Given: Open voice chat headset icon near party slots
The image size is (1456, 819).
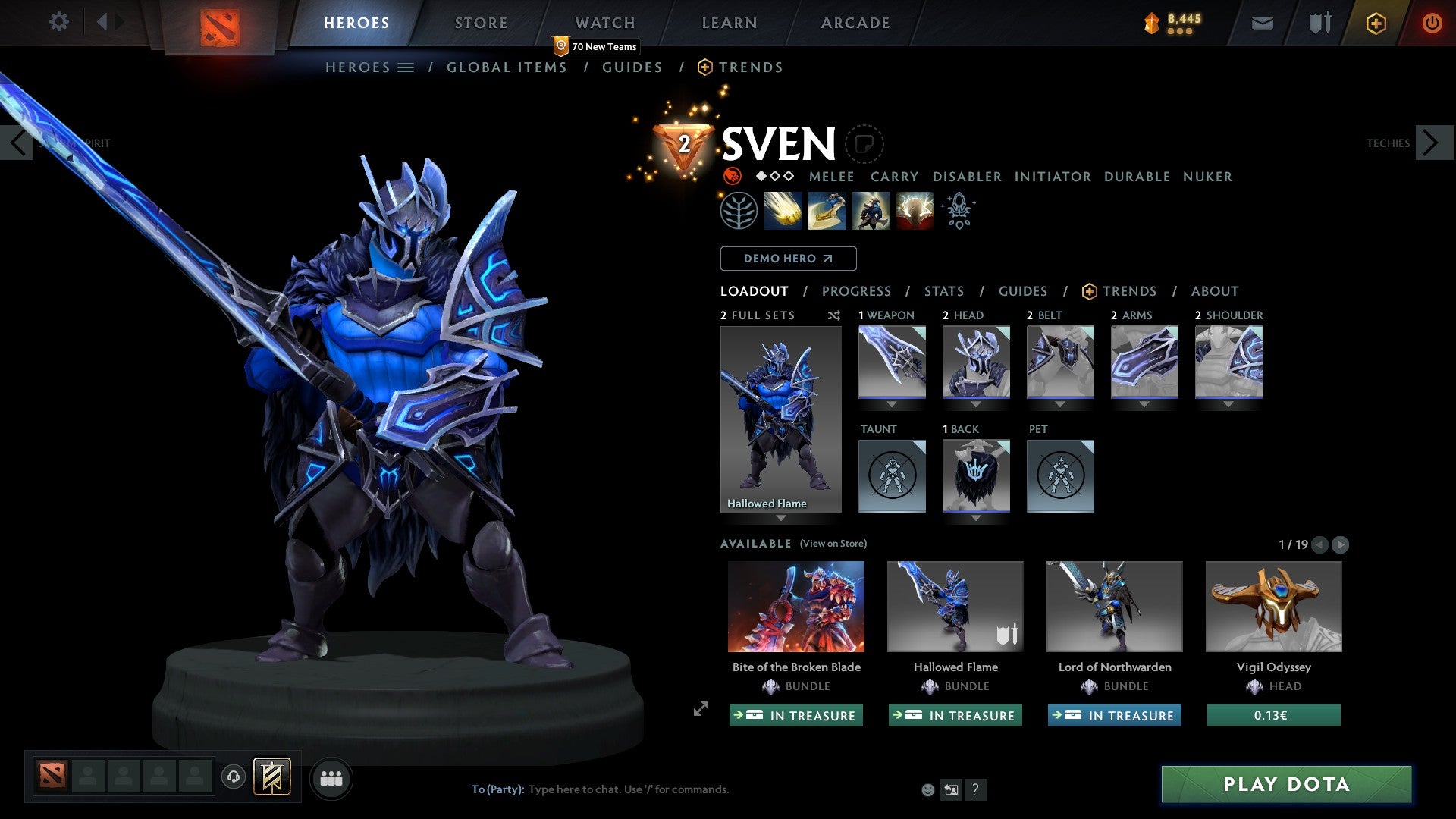Looking at the screenshot, I should point(234,777).
